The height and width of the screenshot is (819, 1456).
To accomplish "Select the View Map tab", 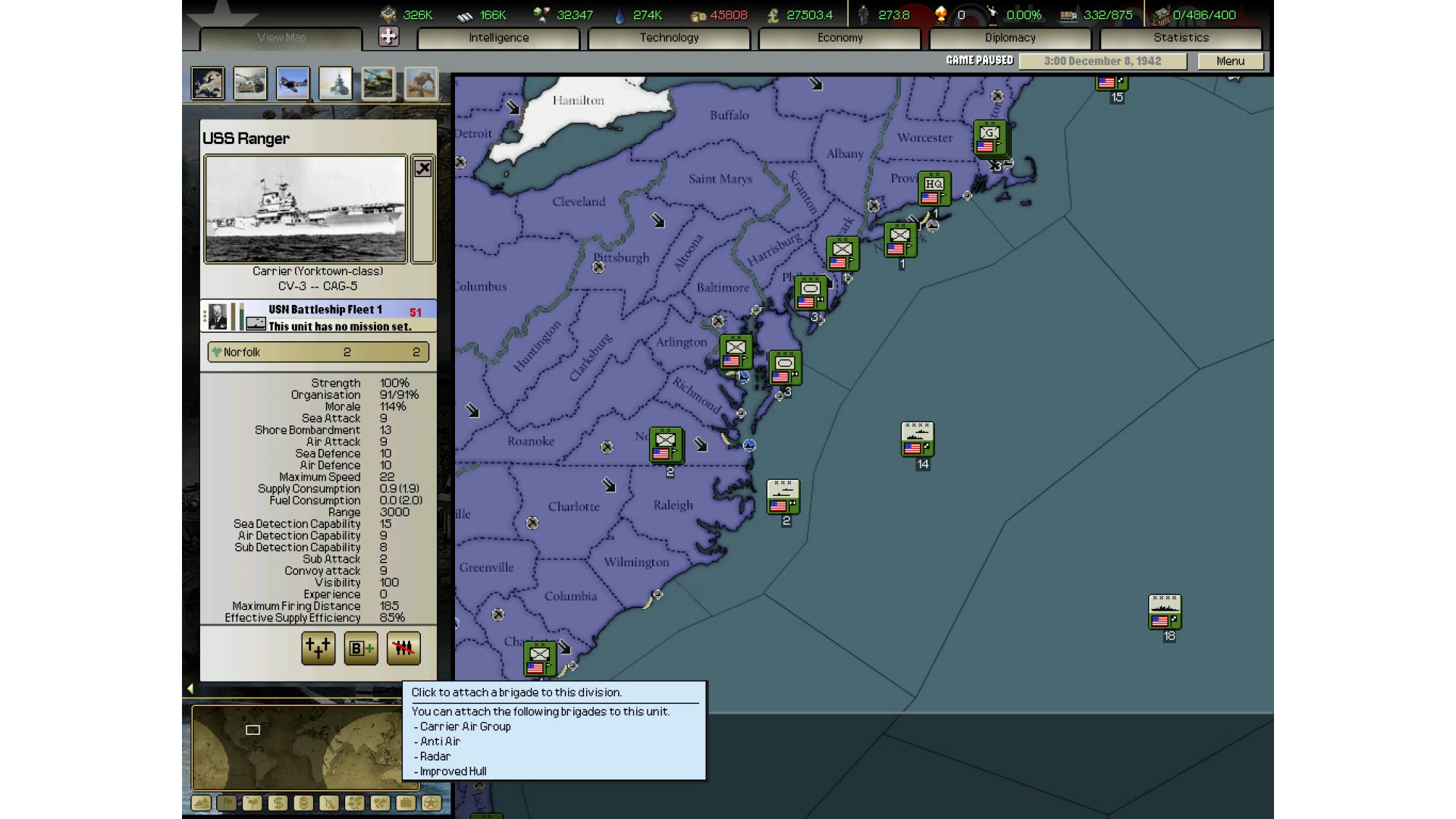I will pos(281,38).
